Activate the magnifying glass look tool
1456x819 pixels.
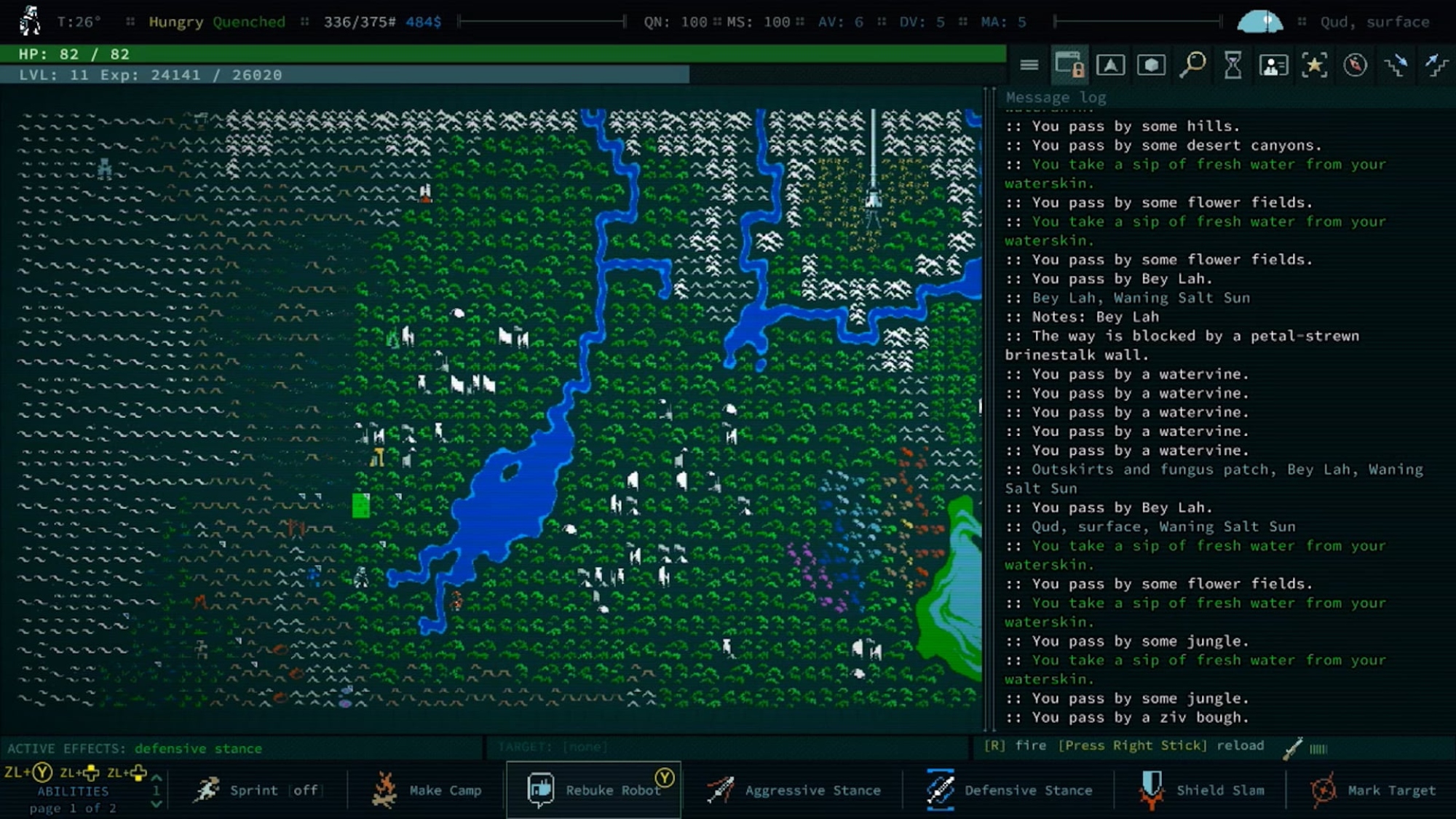coord(1192,66)
